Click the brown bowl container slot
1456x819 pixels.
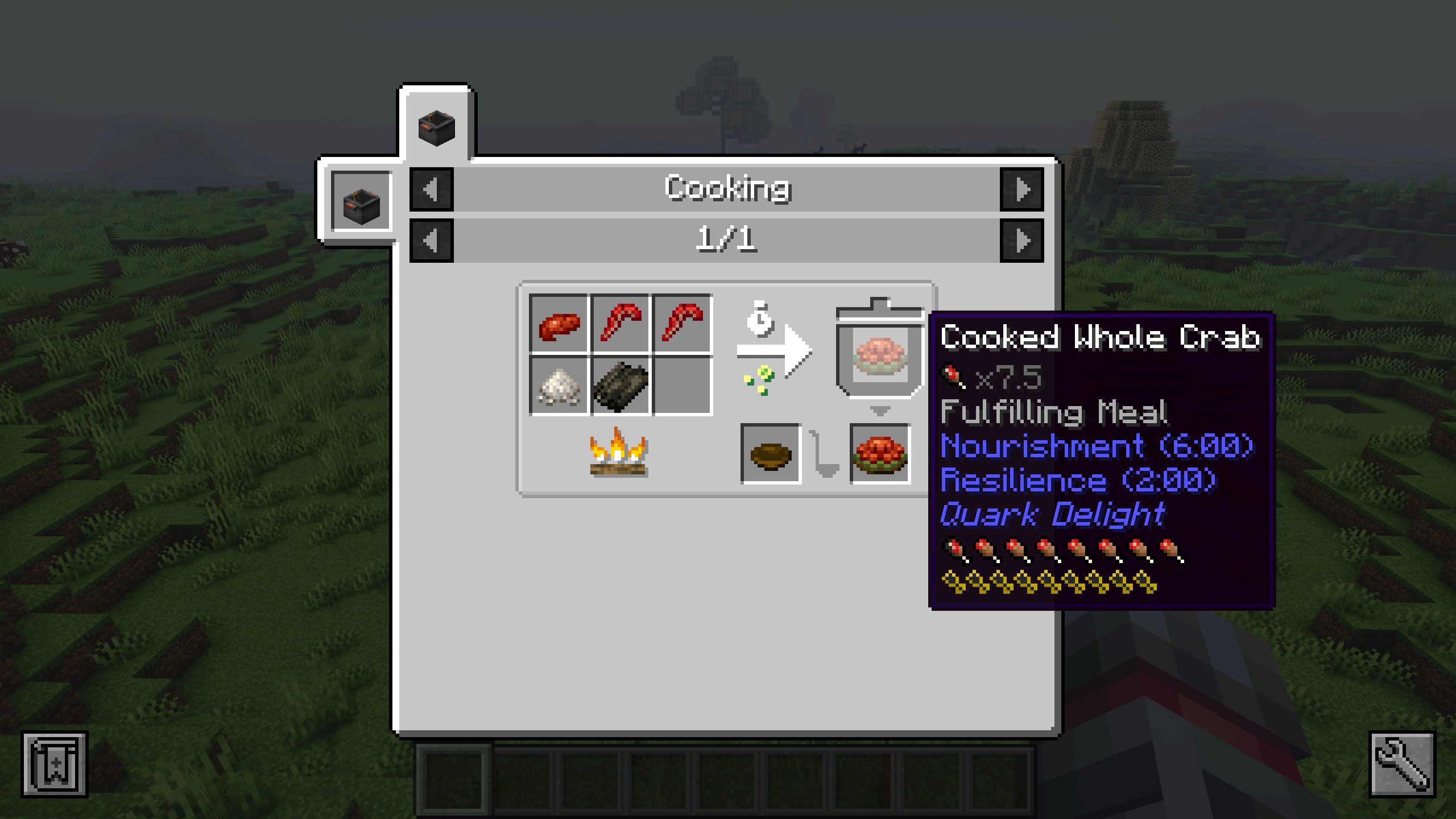pyautogui.click(x=771, y=454)
